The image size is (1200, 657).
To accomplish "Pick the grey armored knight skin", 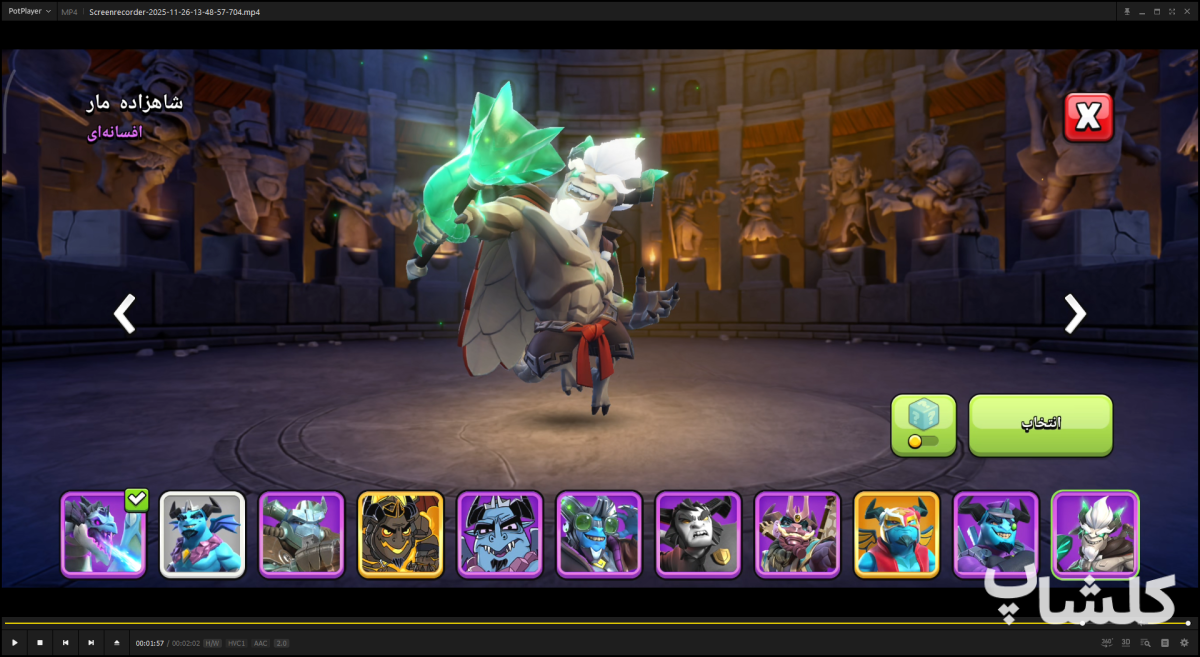I will point(301,534).
